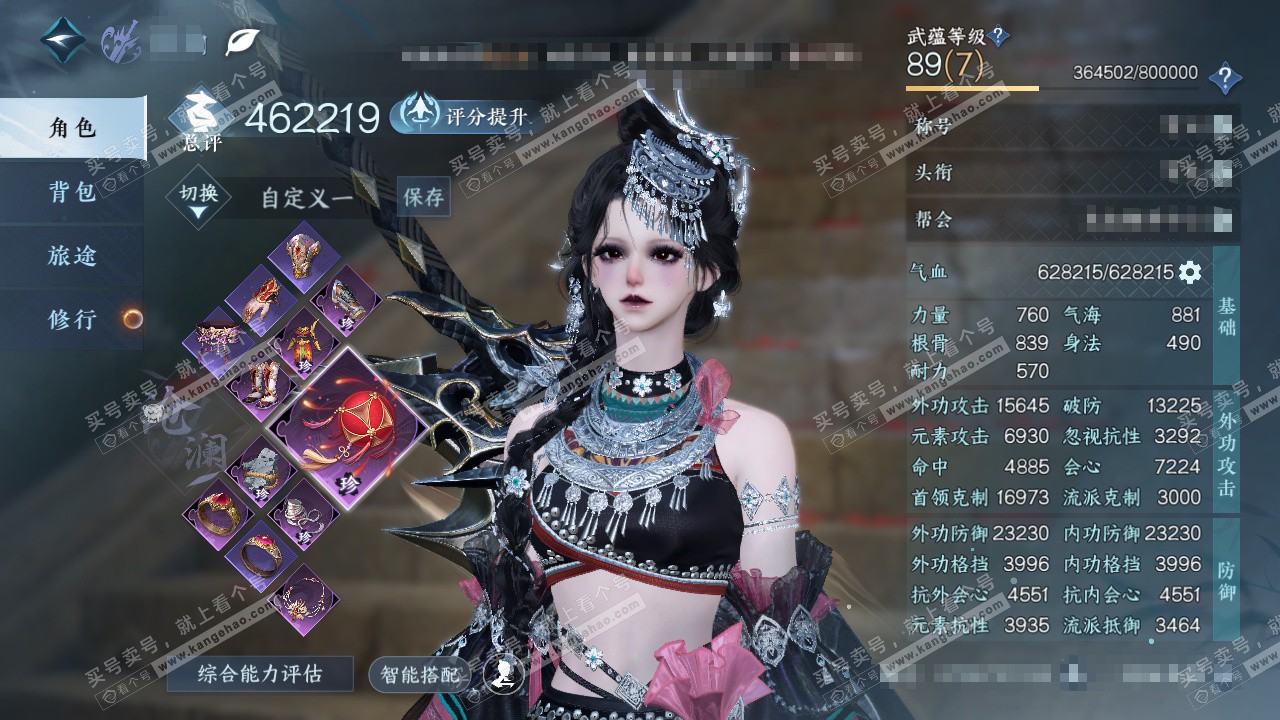Activate the 智能搭配 smart matching button

(x=420, y=675)
